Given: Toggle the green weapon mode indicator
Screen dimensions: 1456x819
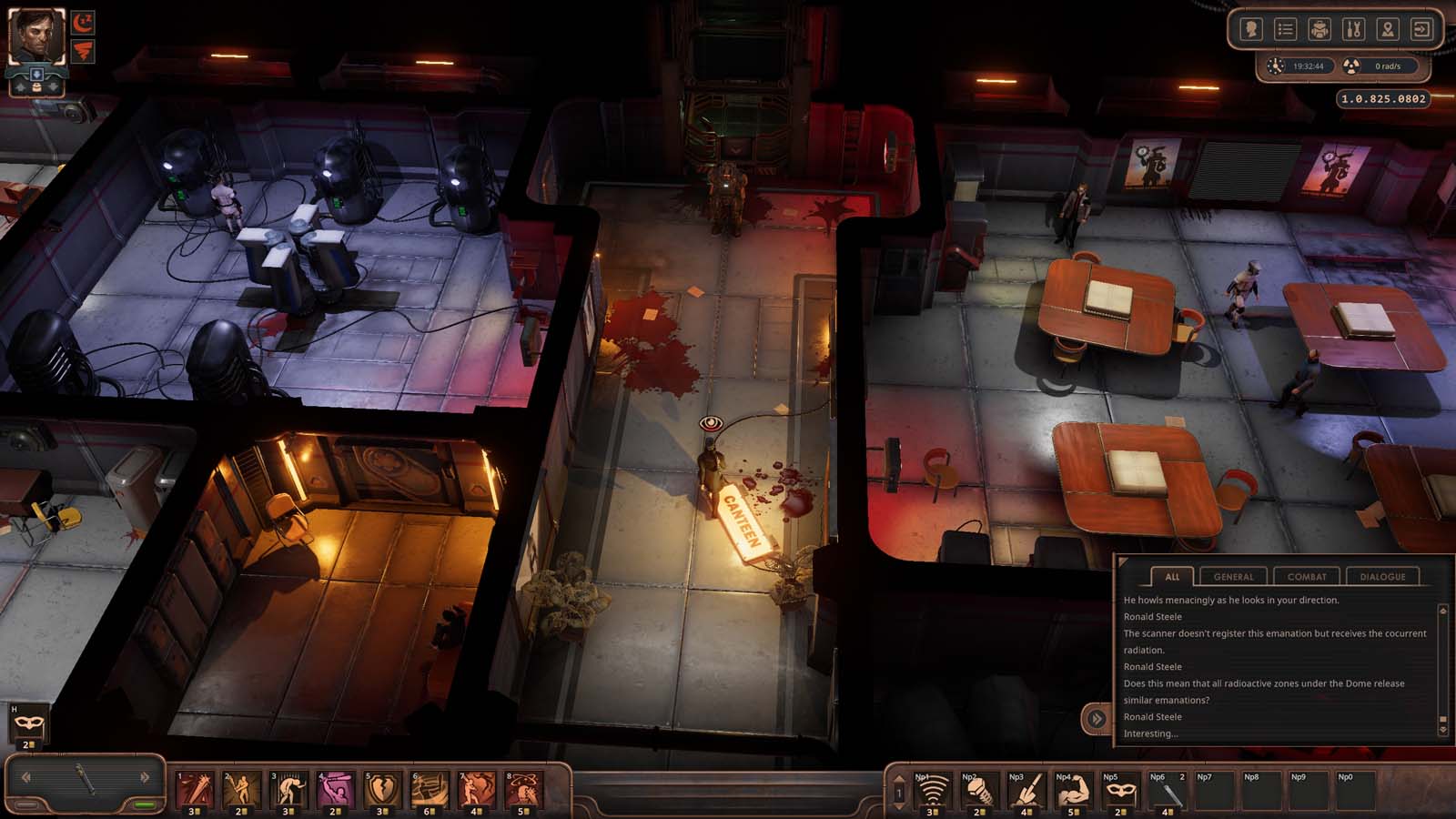Looking at the screenshot, I should [146, 804].
